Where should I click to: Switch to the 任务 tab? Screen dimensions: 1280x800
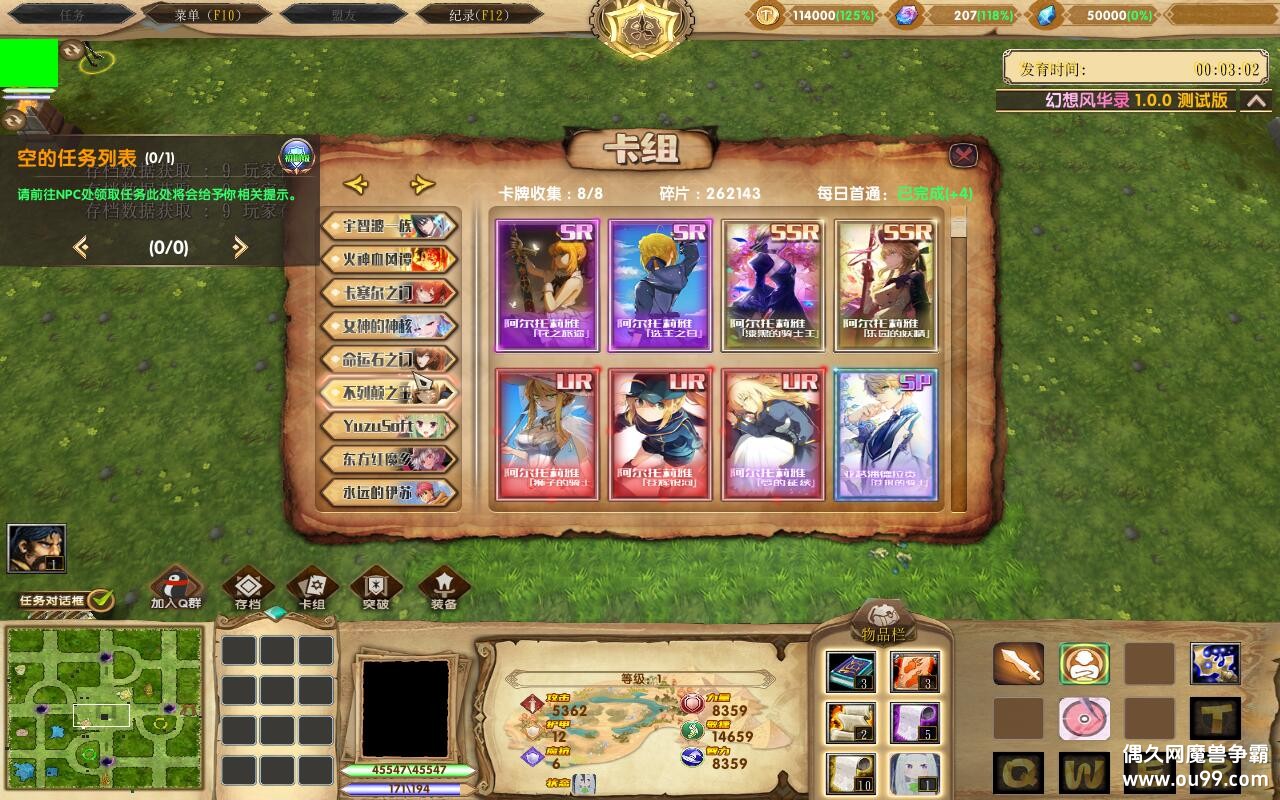coord(71,15)
